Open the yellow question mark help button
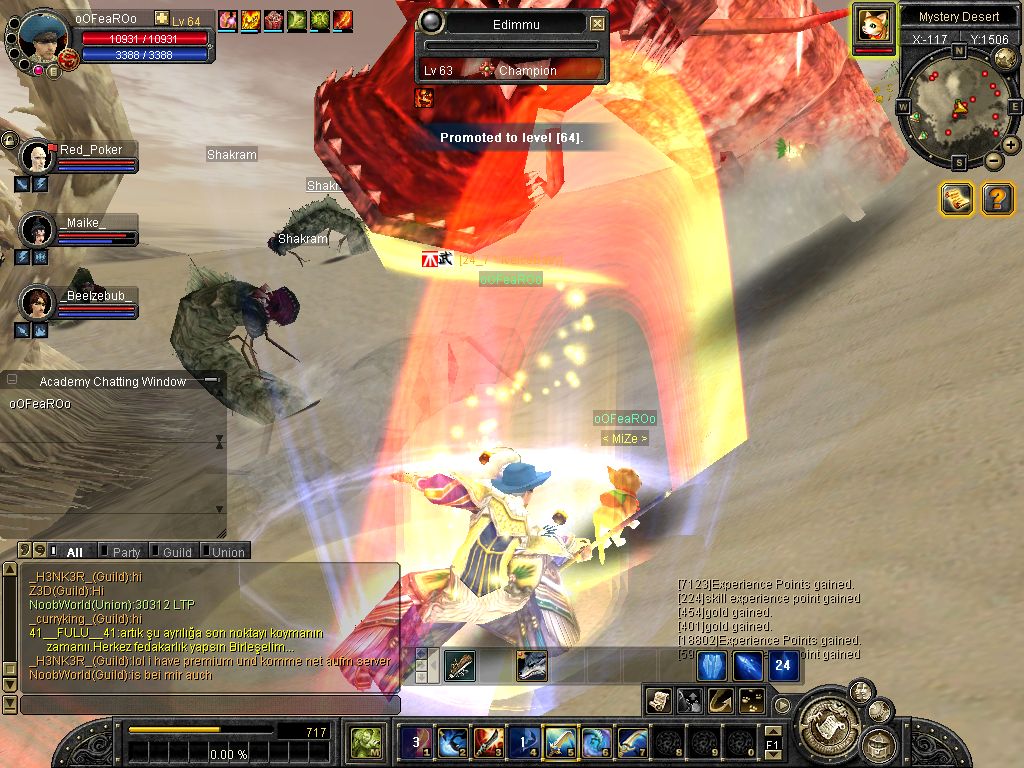The width and height of the screenshot is (1024, 768). pos(997,199)
